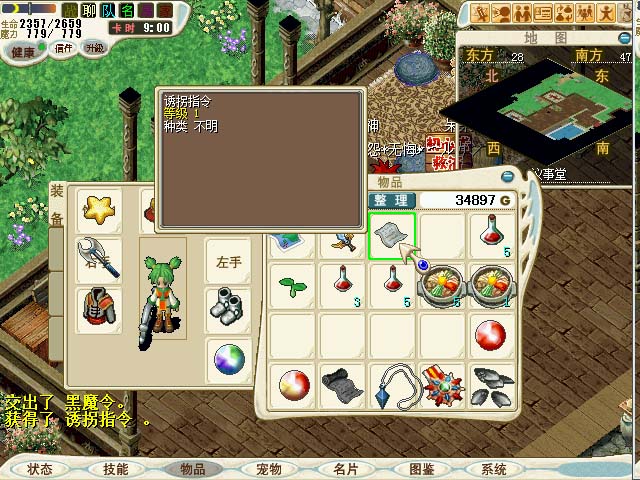Open the 状态 status menu
The image size is (640, 480).
pos(41,469)
